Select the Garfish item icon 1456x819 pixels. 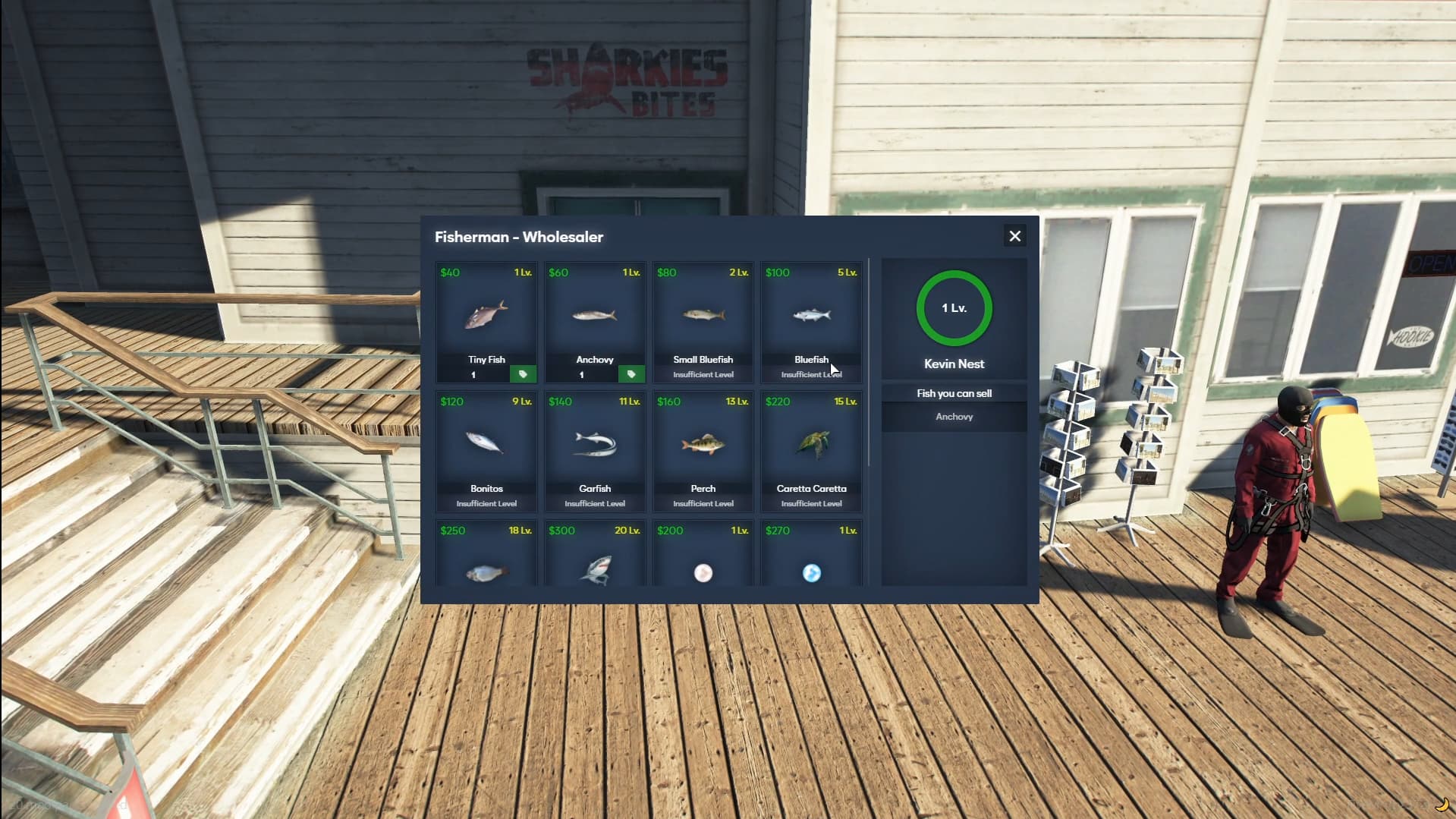[x=595, y=444]
